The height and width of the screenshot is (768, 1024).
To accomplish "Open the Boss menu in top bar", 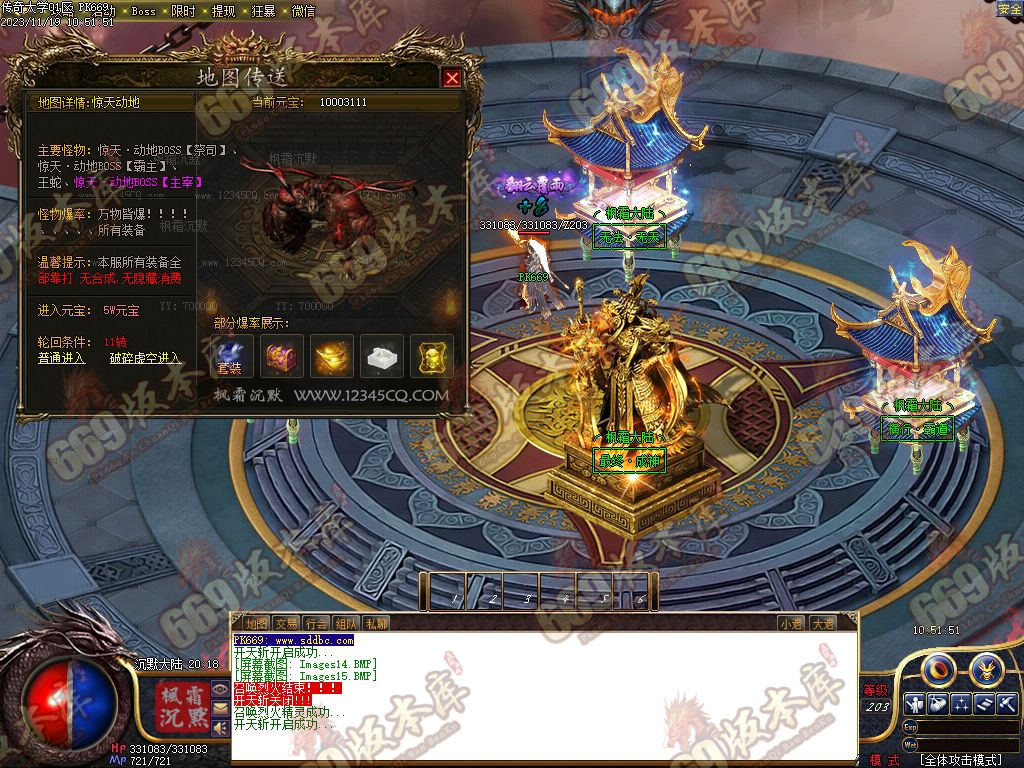I will [x=144, y=11].
